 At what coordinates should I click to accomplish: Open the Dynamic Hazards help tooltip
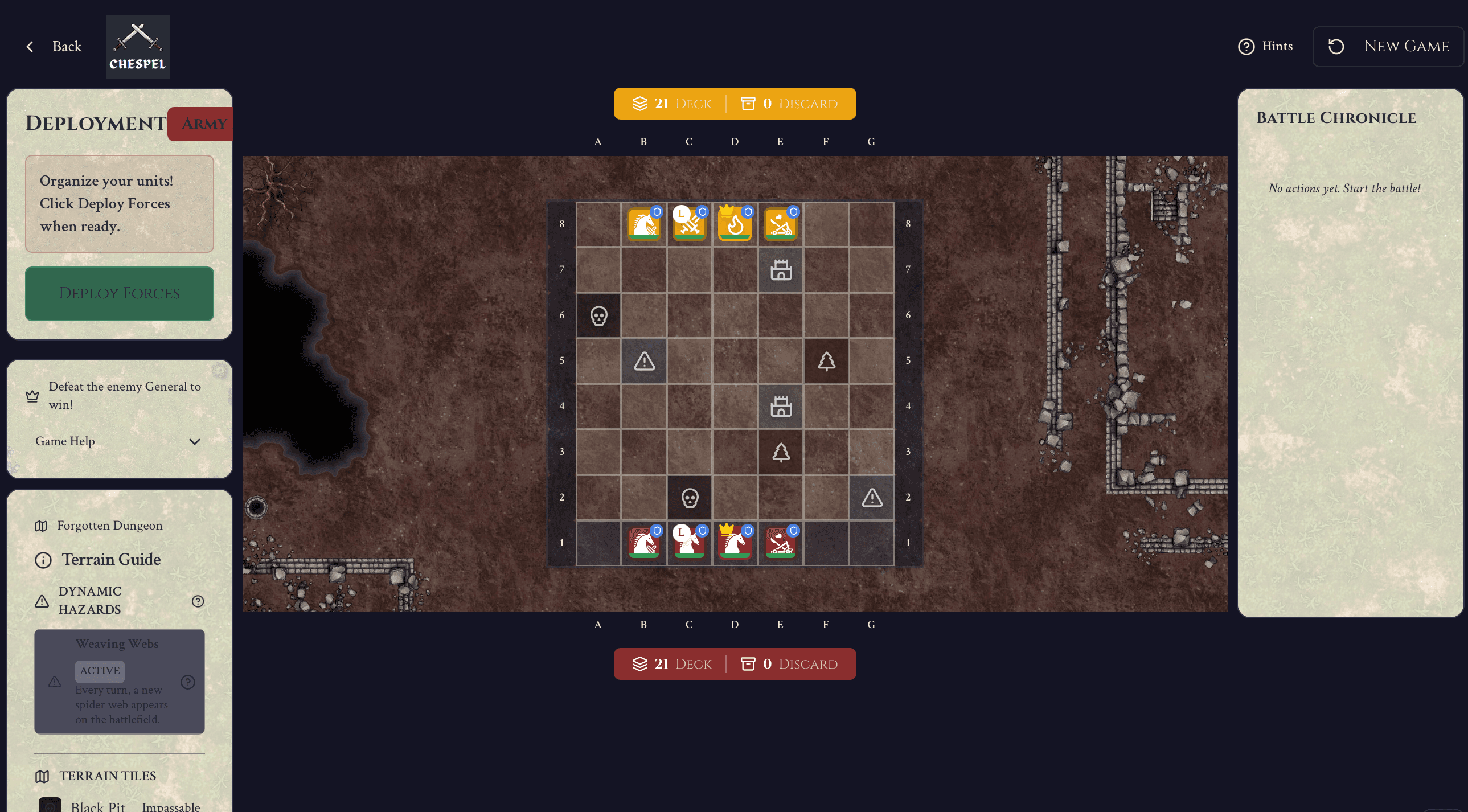coord(197,601)
